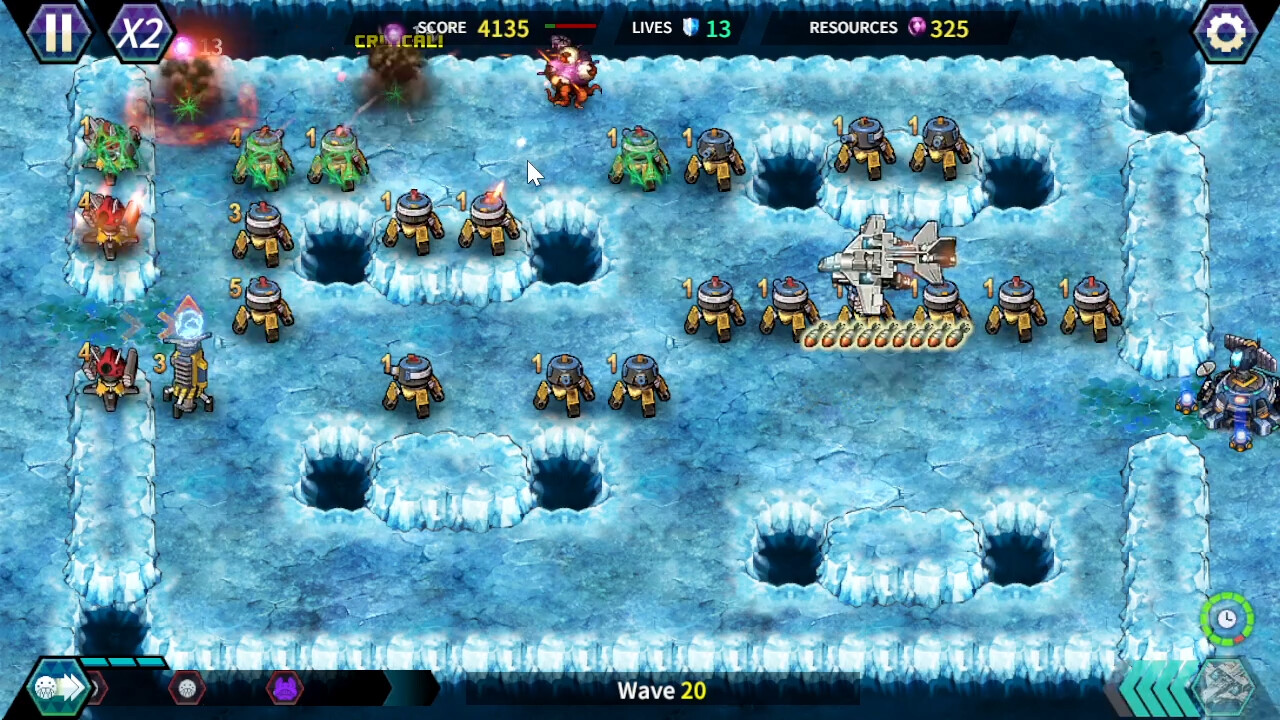The height and width of the screenshot is (720, 1280).
Task: Toggle fast-forward with the teal chevrons
Action: (1158, 688)
